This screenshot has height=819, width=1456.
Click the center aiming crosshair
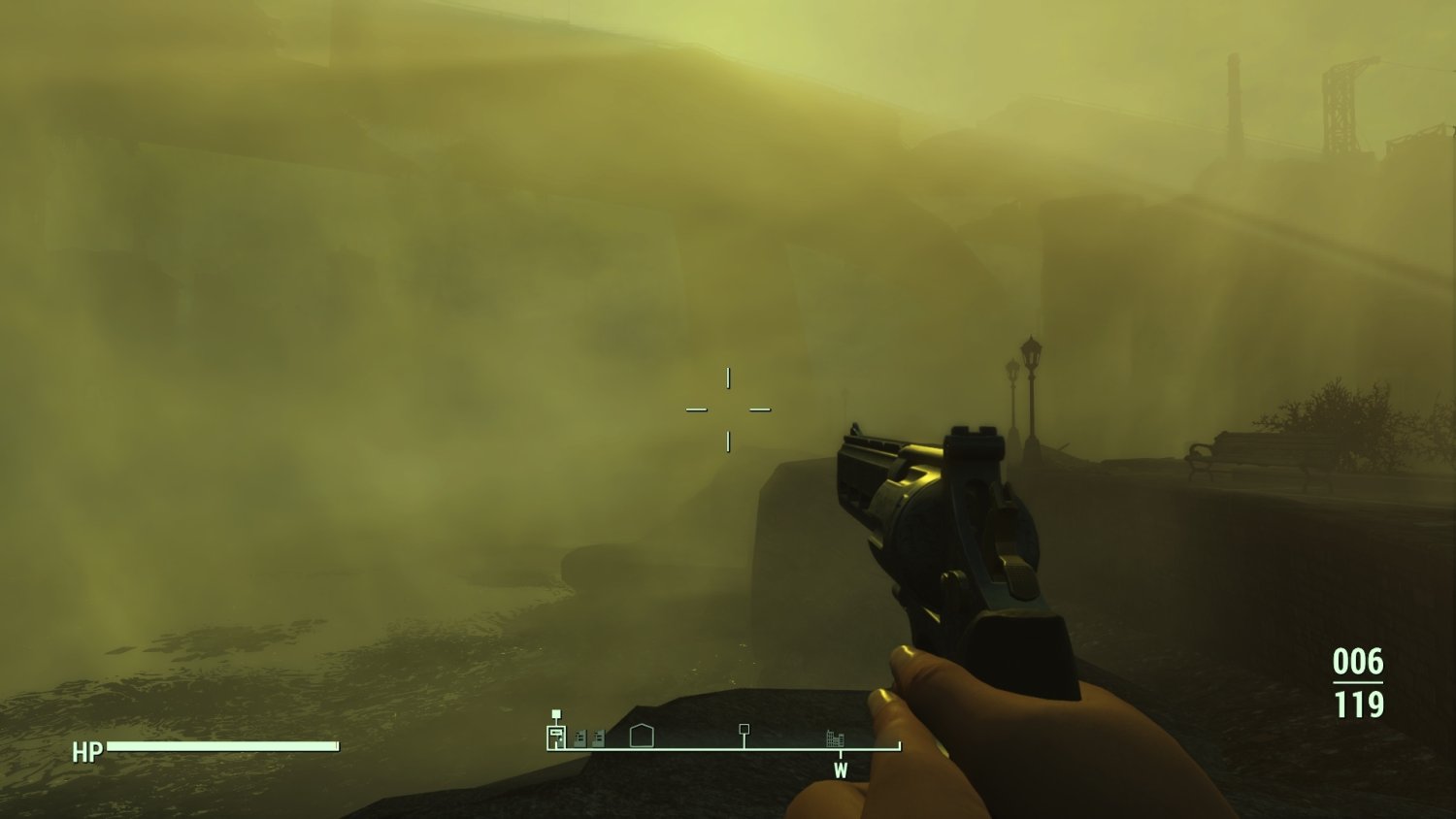pos(728,408)
